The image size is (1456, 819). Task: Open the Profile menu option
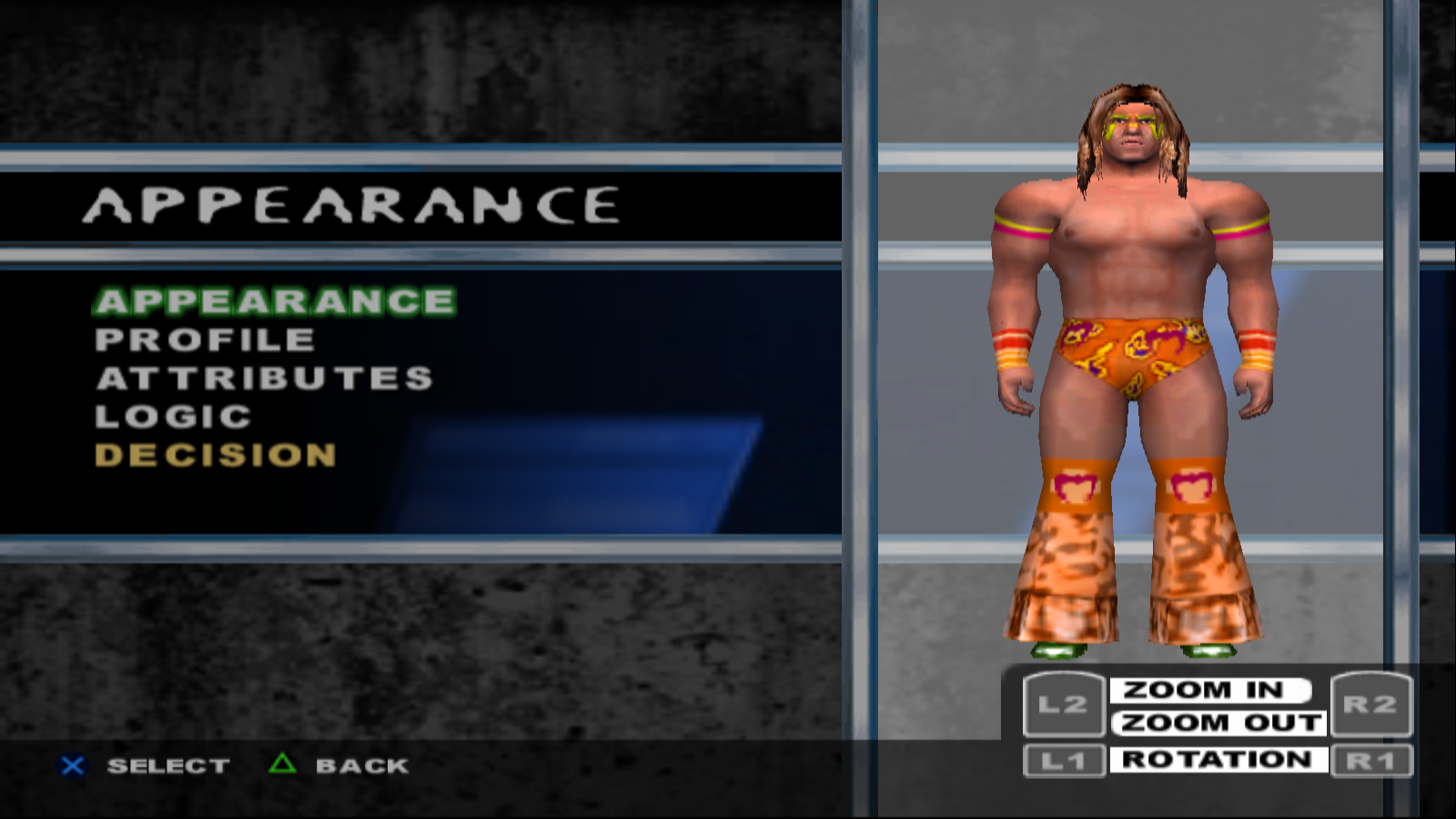coord(206,340)
